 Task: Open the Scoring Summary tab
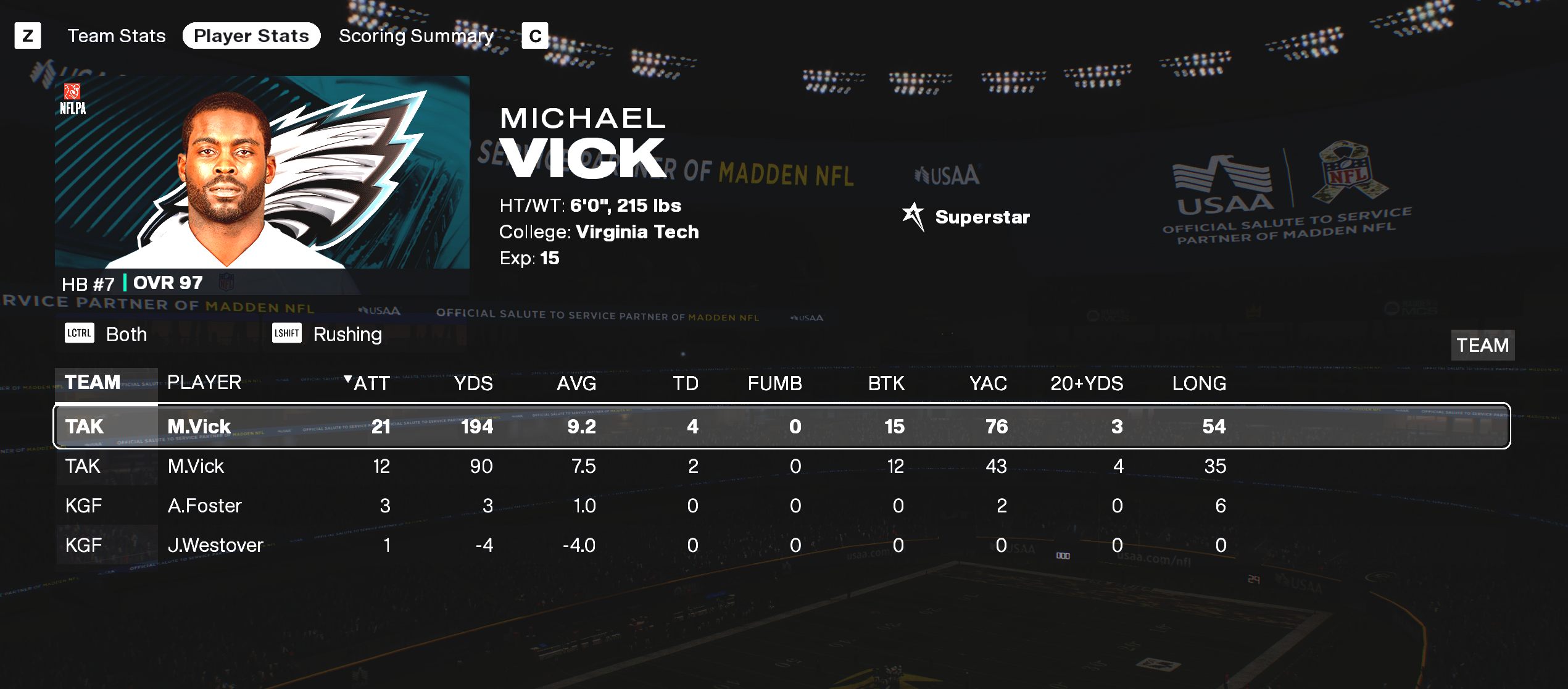[x=416, y=36]
